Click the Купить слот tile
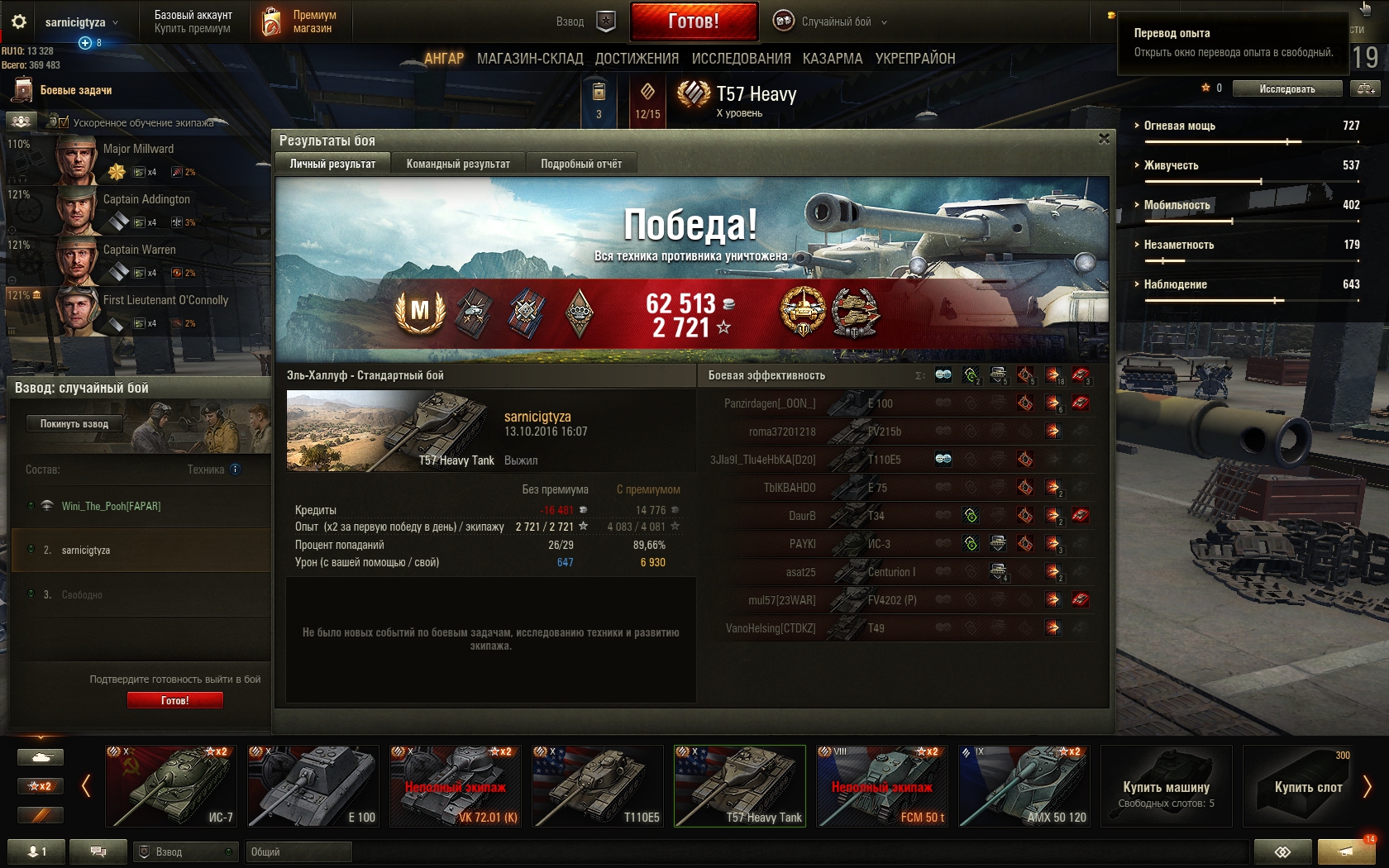 [1307, 786]
